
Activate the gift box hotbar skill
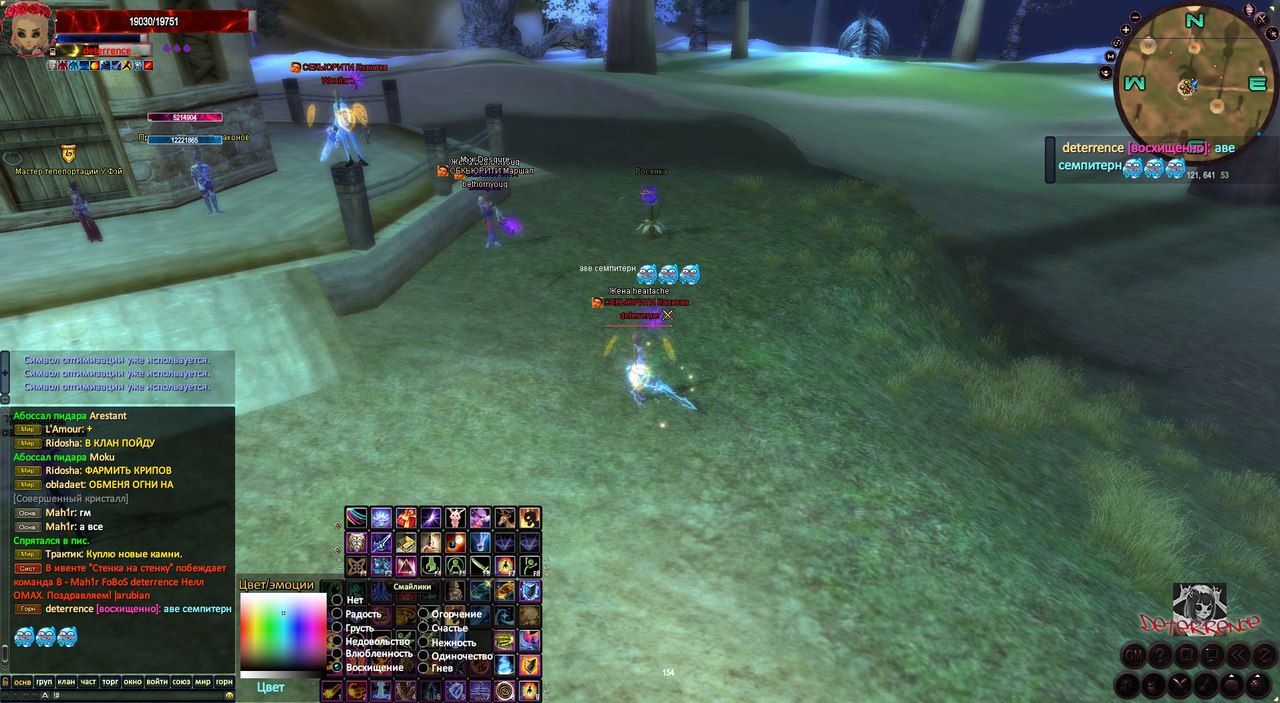coord(406,518)
